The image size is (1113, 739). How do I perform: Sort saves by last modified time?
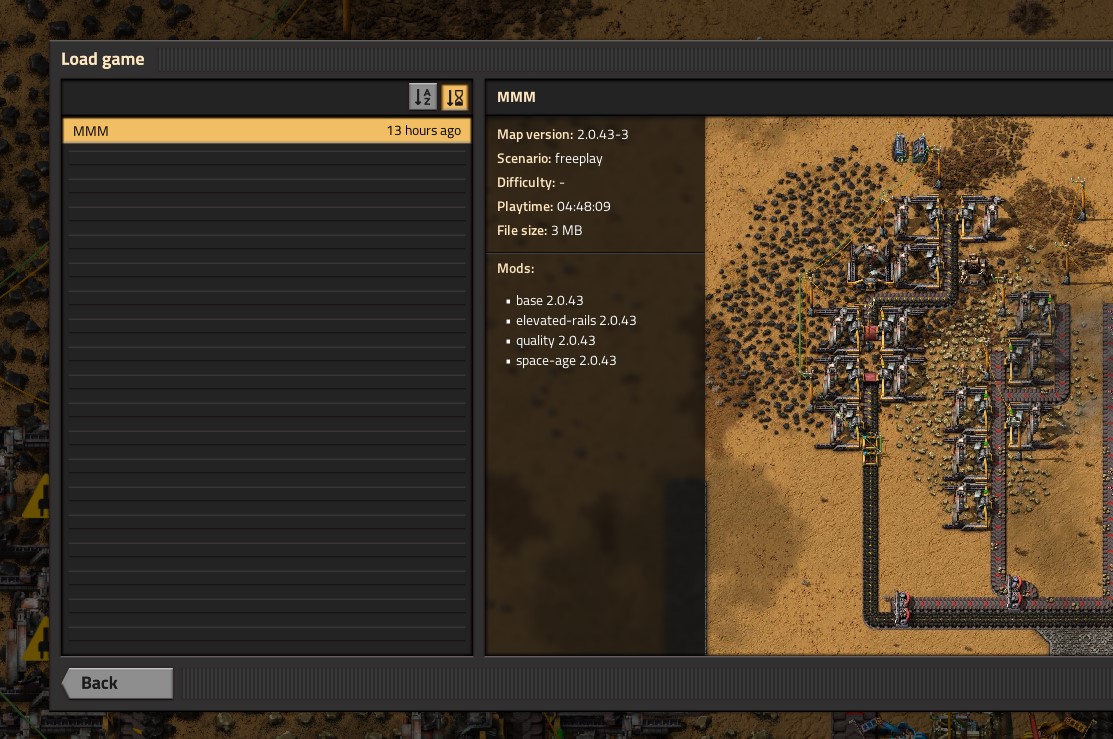[455, 97]
